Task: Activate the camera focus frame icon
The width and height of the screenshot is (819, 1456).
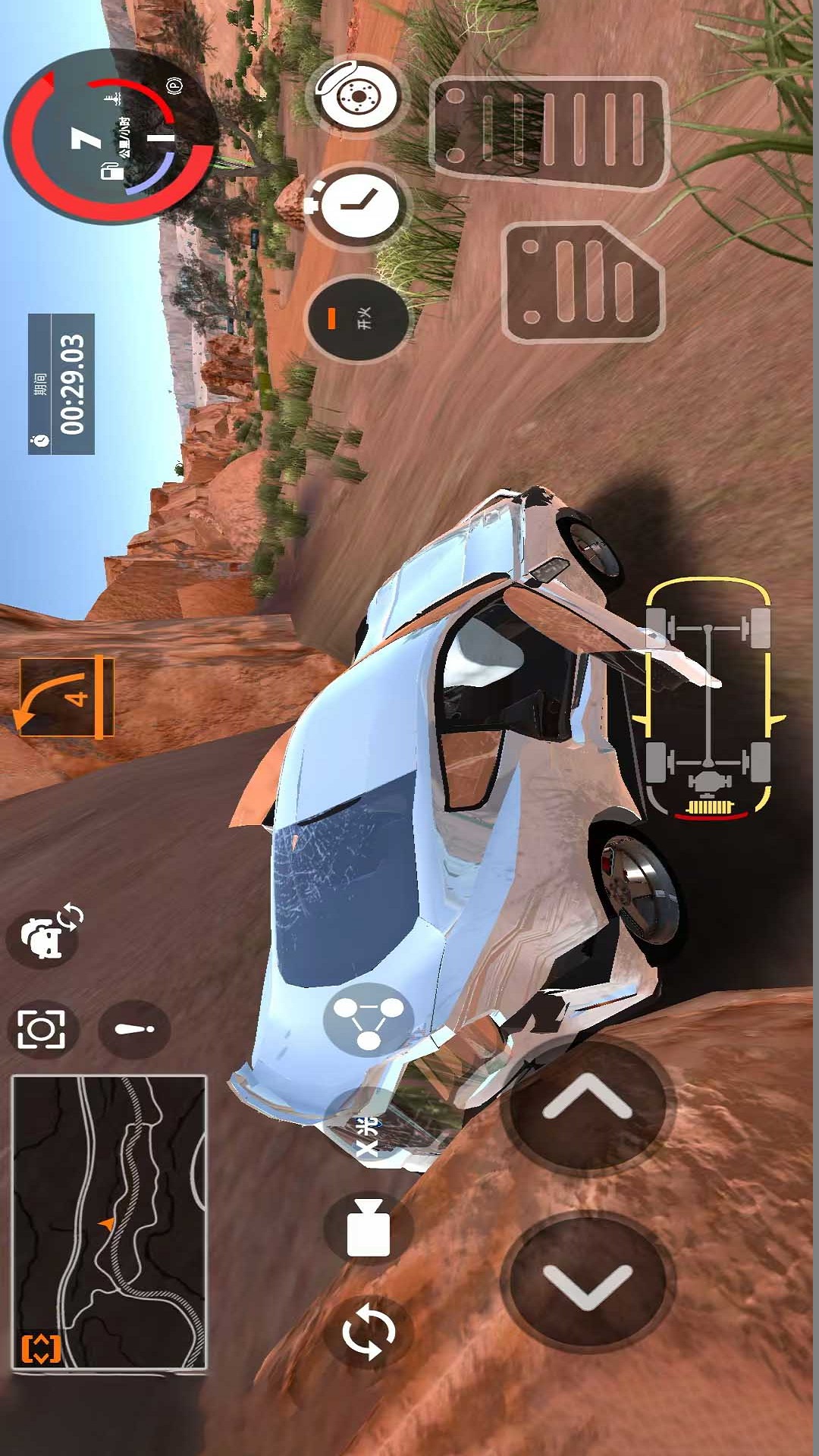Action: click(42, 1029)
